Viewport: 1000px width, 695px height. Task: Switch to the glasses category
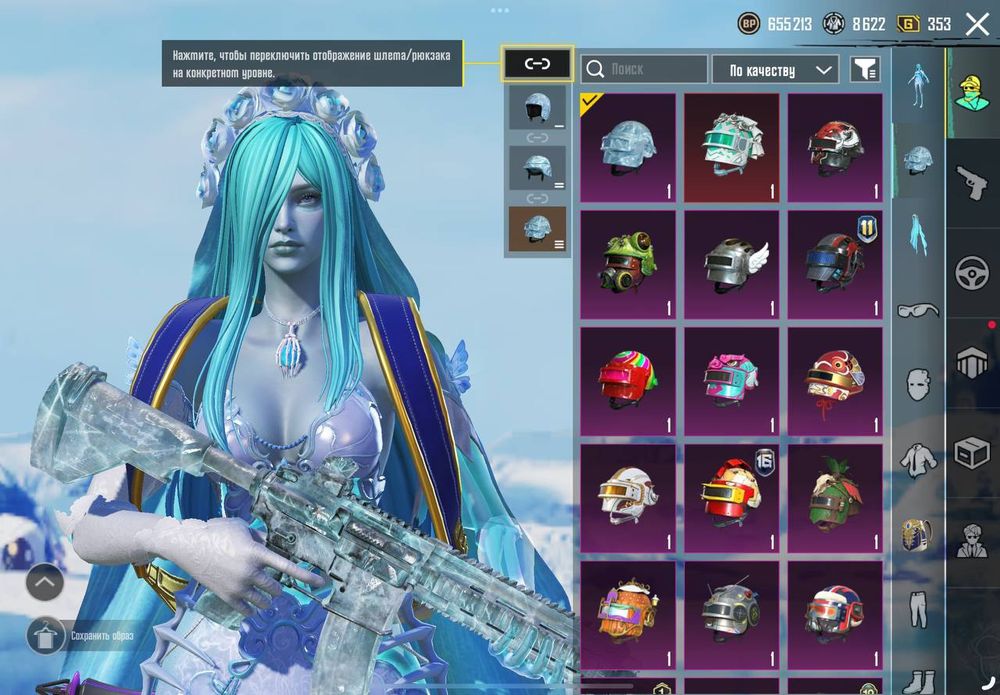pos(918,310)
